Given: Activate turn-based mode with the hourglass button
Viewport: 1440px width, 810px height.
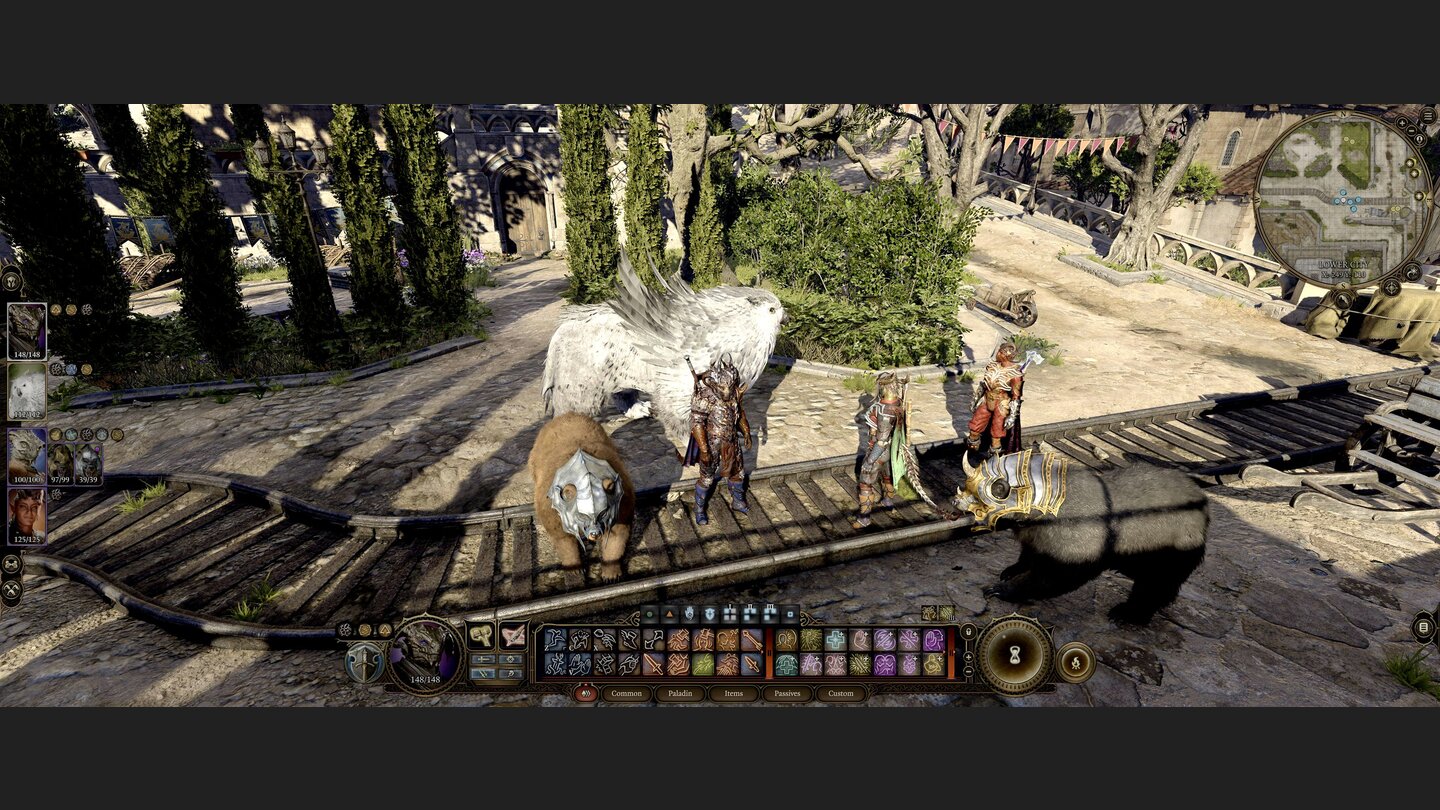Looking at the screenshot, I should click(x=1014, y=655).
